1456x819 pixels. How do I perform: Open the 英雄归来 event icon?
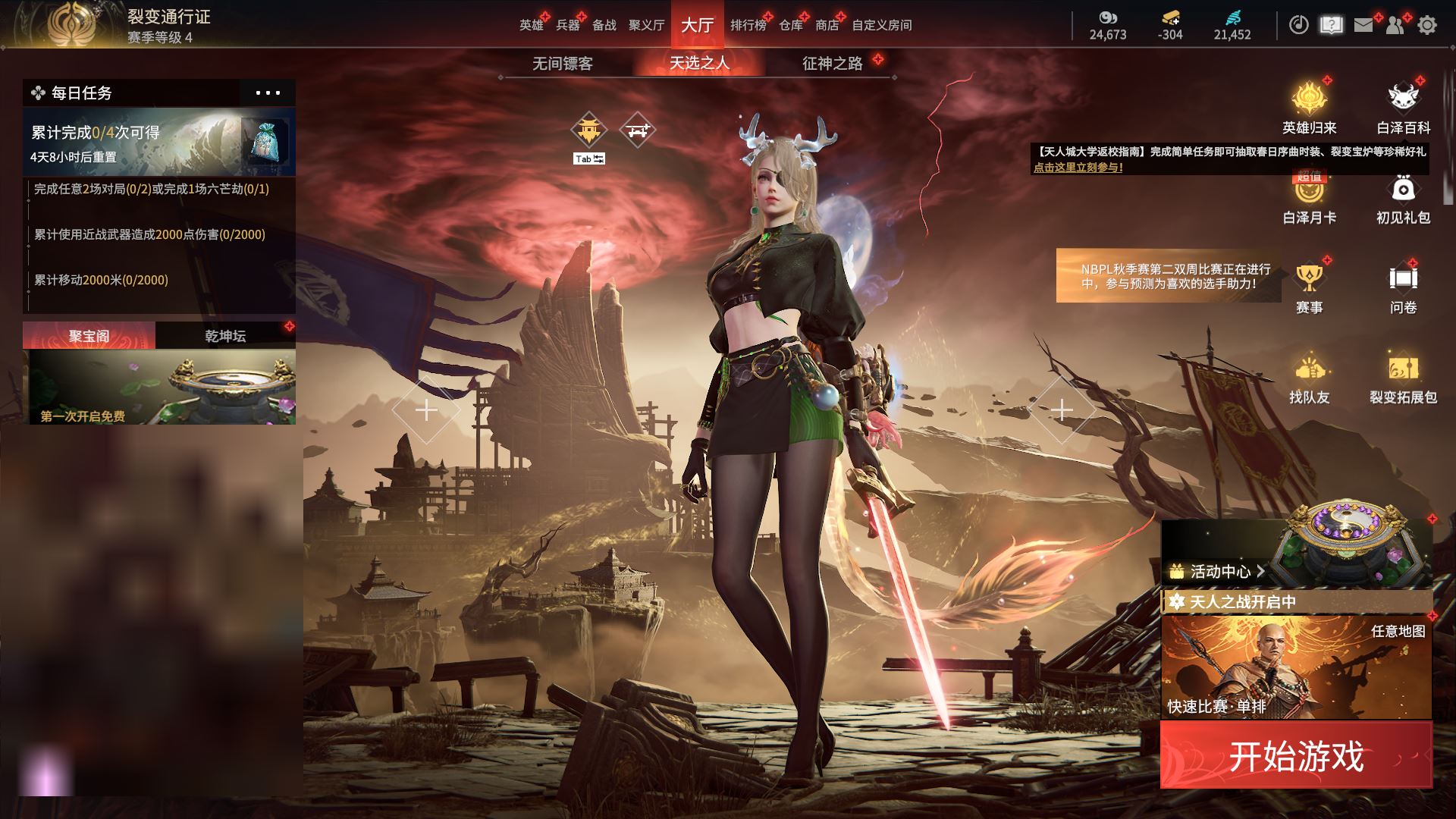[x=1309, y=108]
